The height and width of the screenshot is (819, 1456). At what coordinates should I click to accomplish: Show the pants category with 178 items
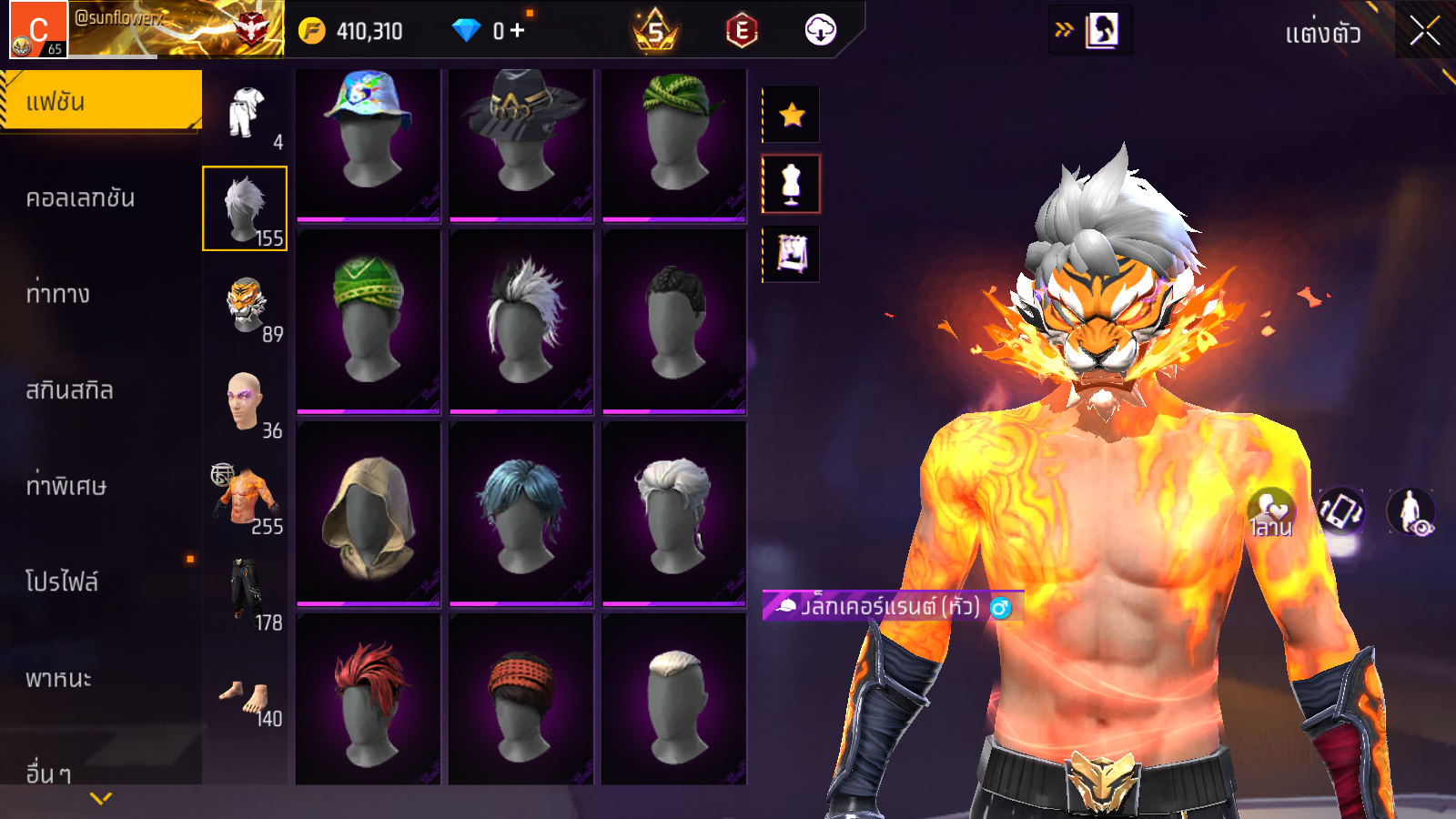[246, 593]
